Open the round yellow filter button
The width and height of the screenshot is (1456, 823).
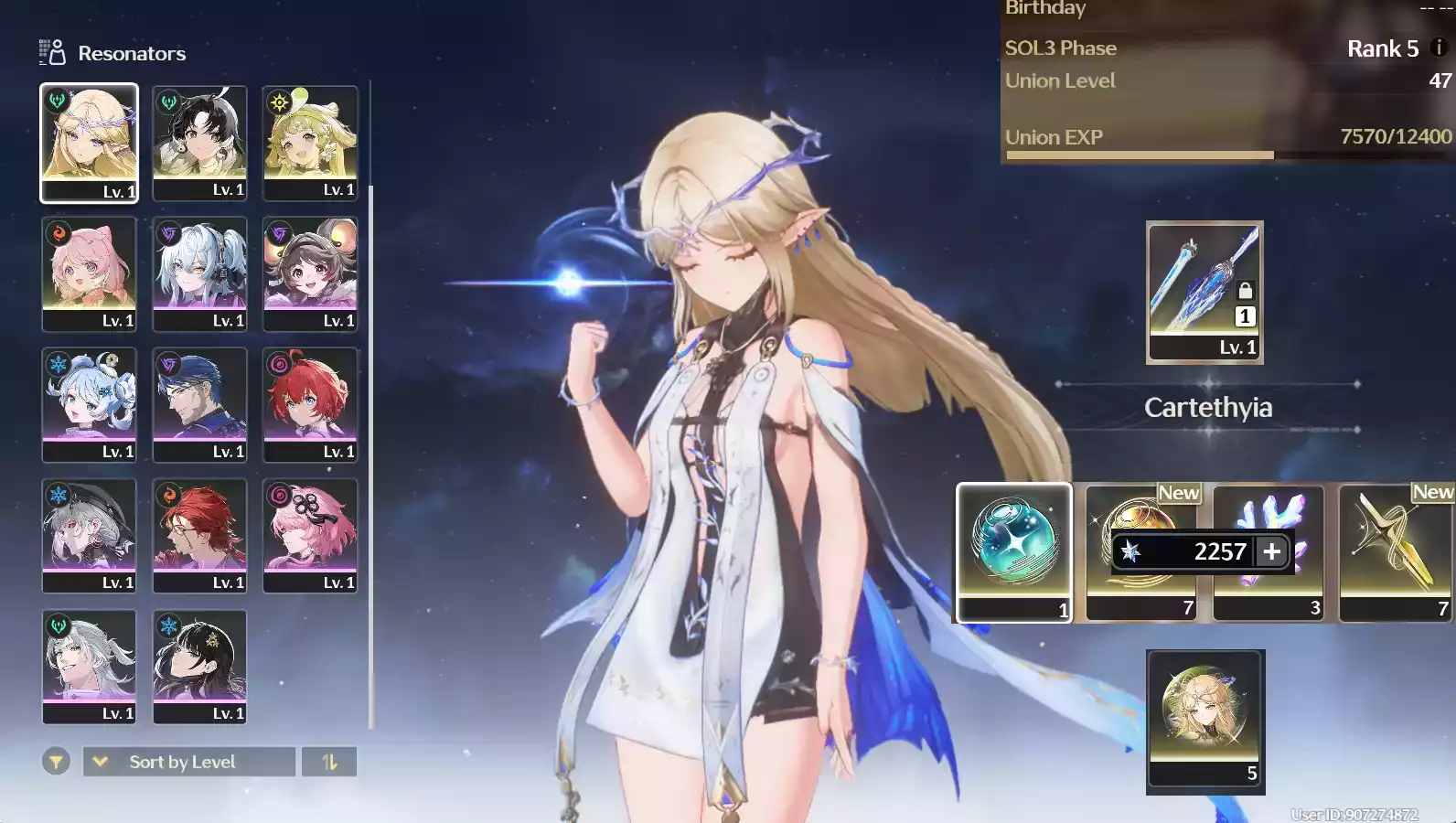coord(56,761)
